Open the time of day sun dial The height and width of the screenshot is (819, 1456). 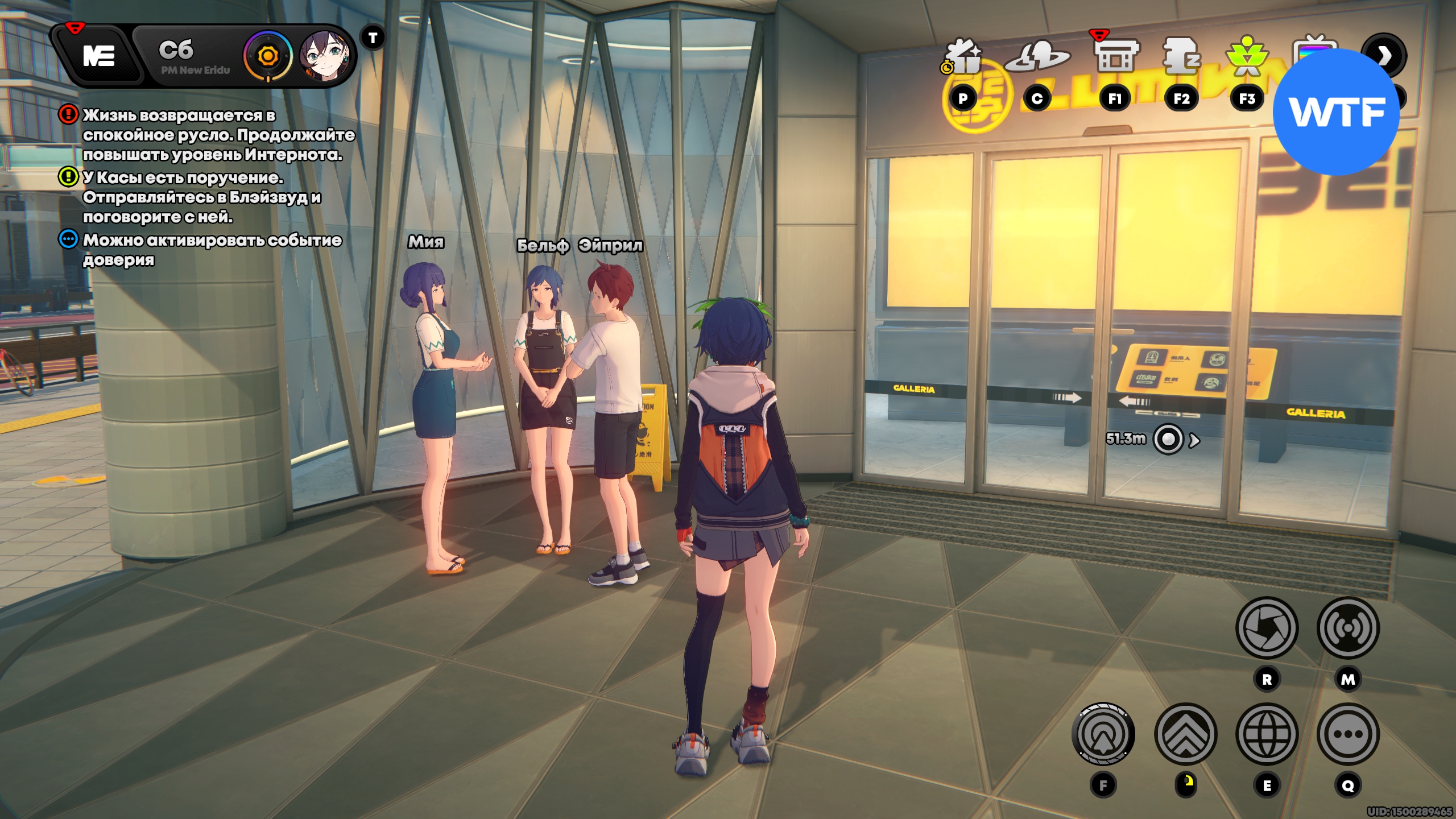click(x=268, y=56)
